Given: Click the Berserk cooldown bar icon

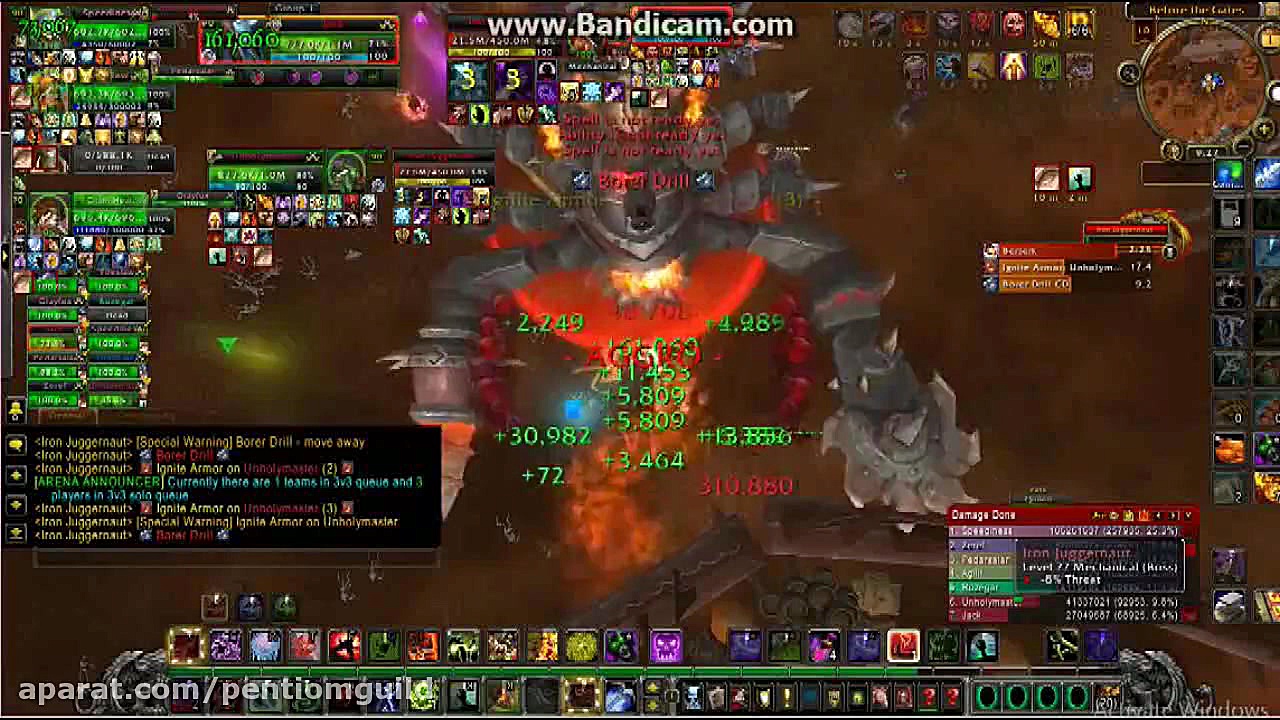Looking at the screenshot, I should (988, 251).
